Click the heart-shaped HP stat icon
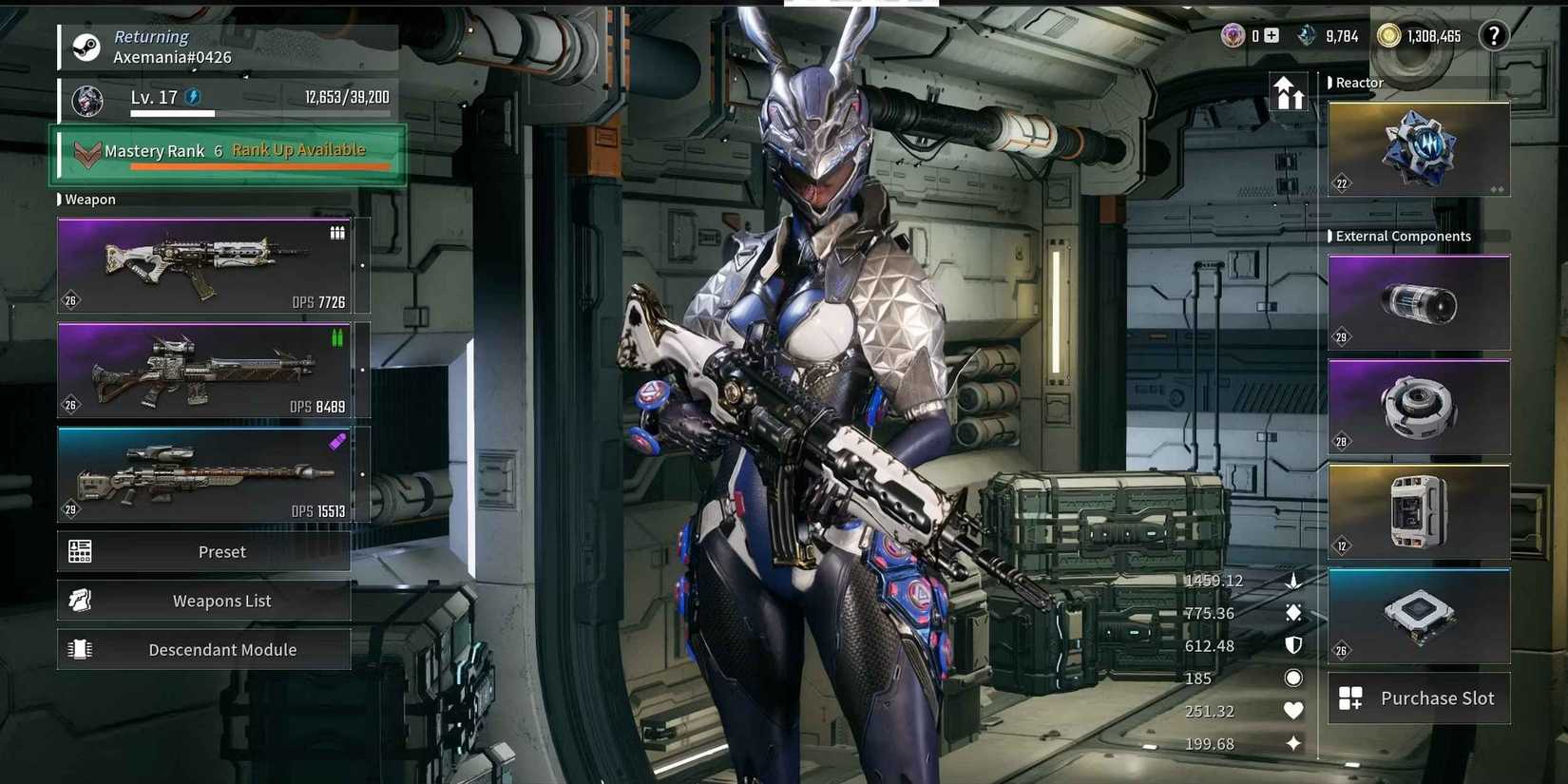 pyautogui.click(x=1293, y=710)
